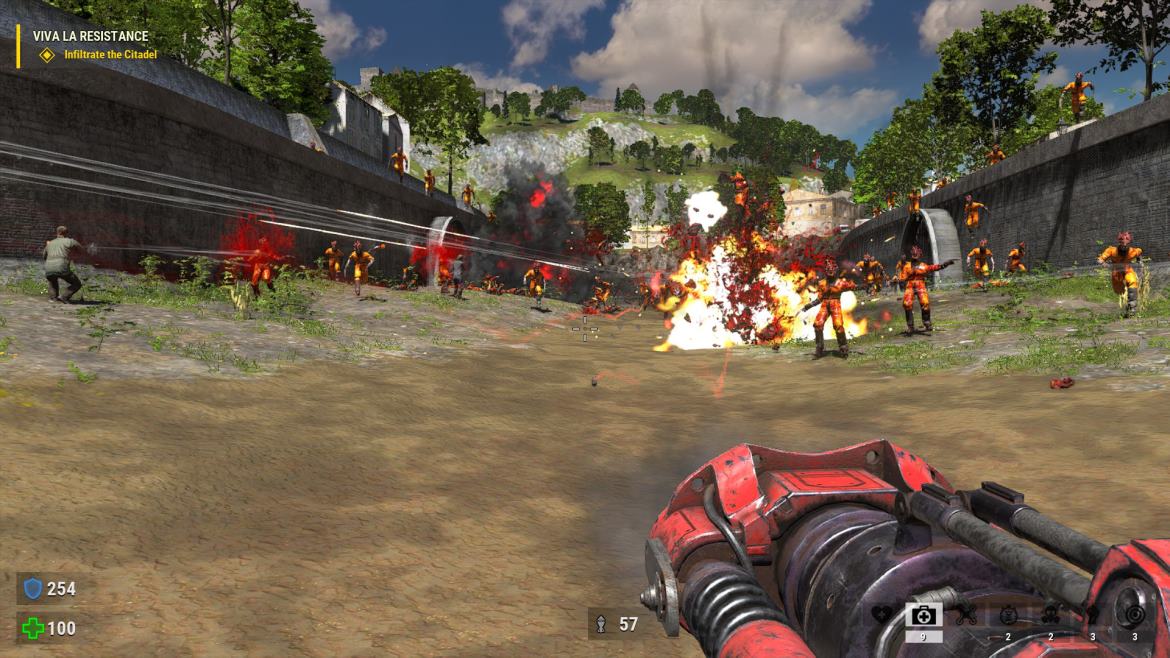Select the heart gadget icon
Screen dimensions: 1170x658
(881, 615)
